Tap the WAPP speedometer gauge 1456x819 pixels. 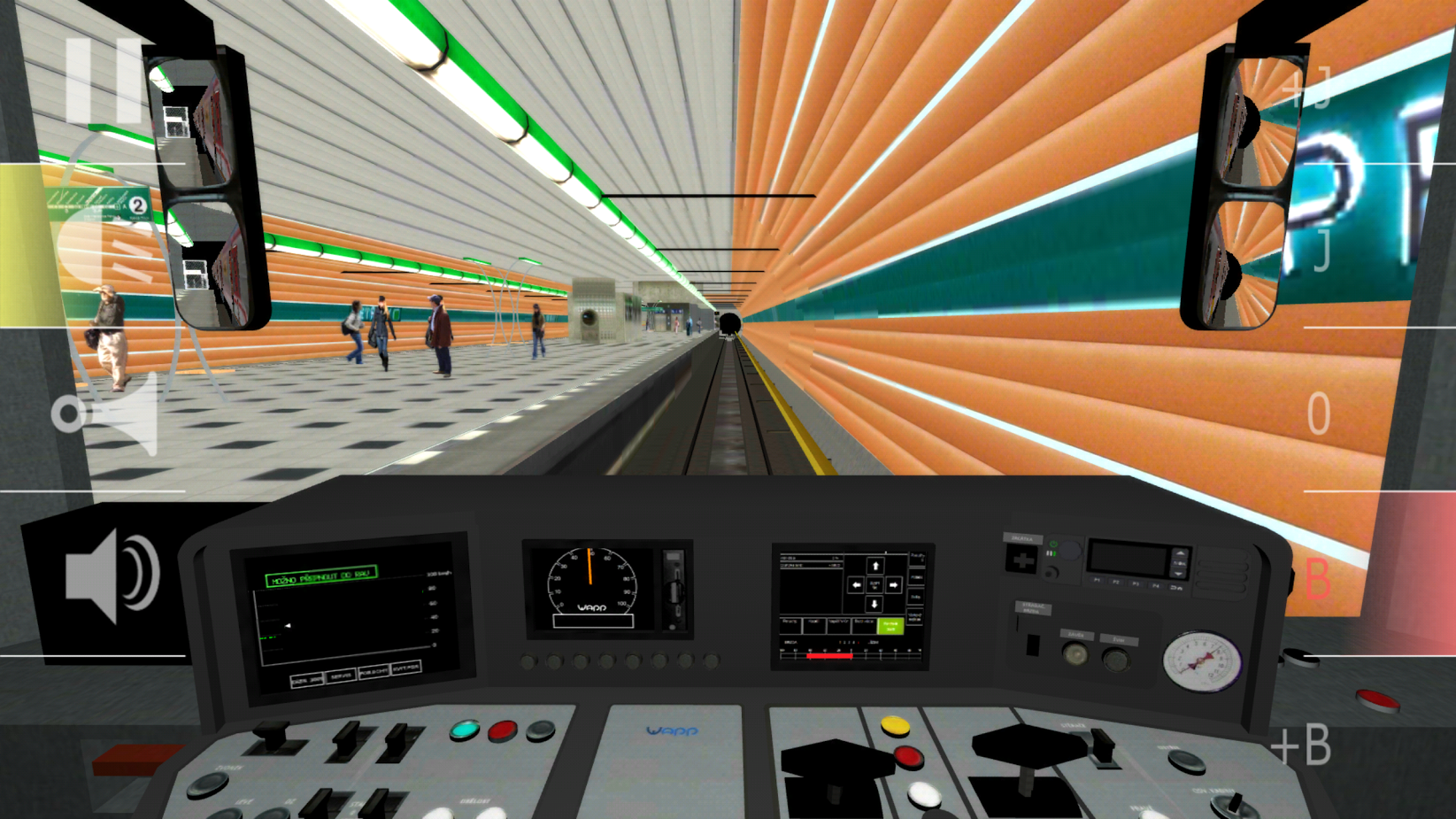[589, 584]
